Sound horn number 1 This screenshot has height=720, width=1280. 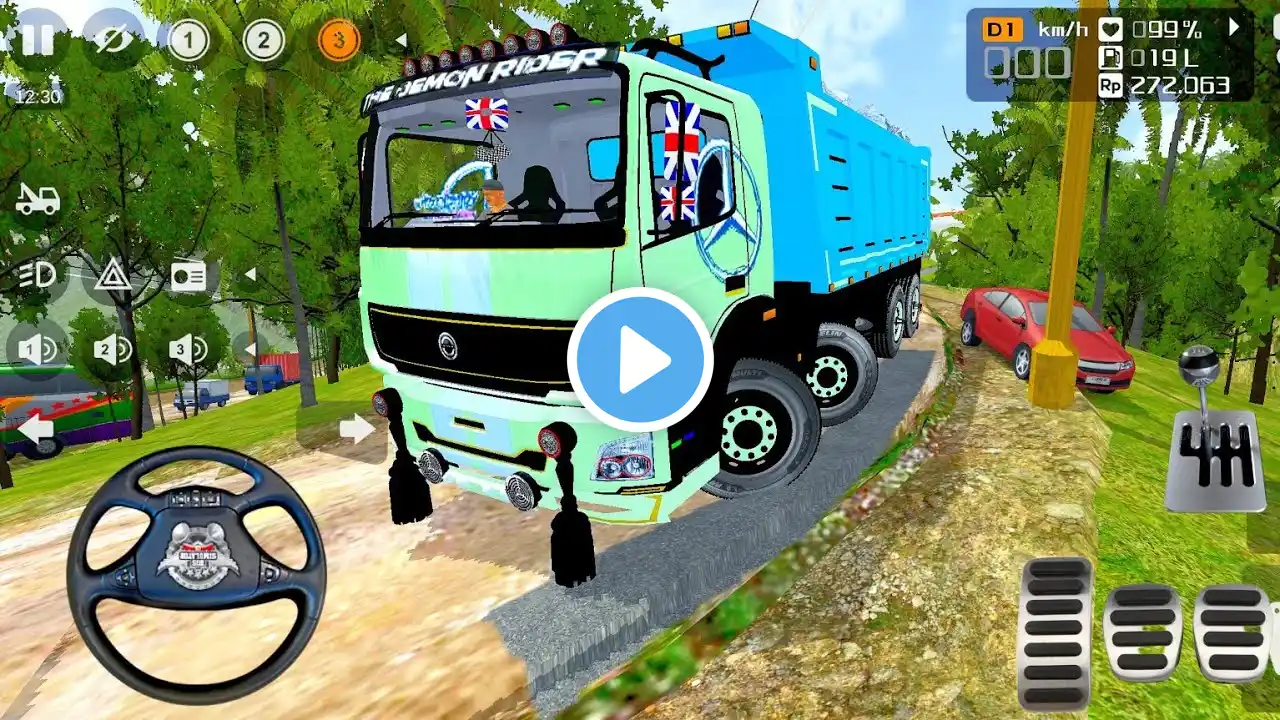[36, 350]
